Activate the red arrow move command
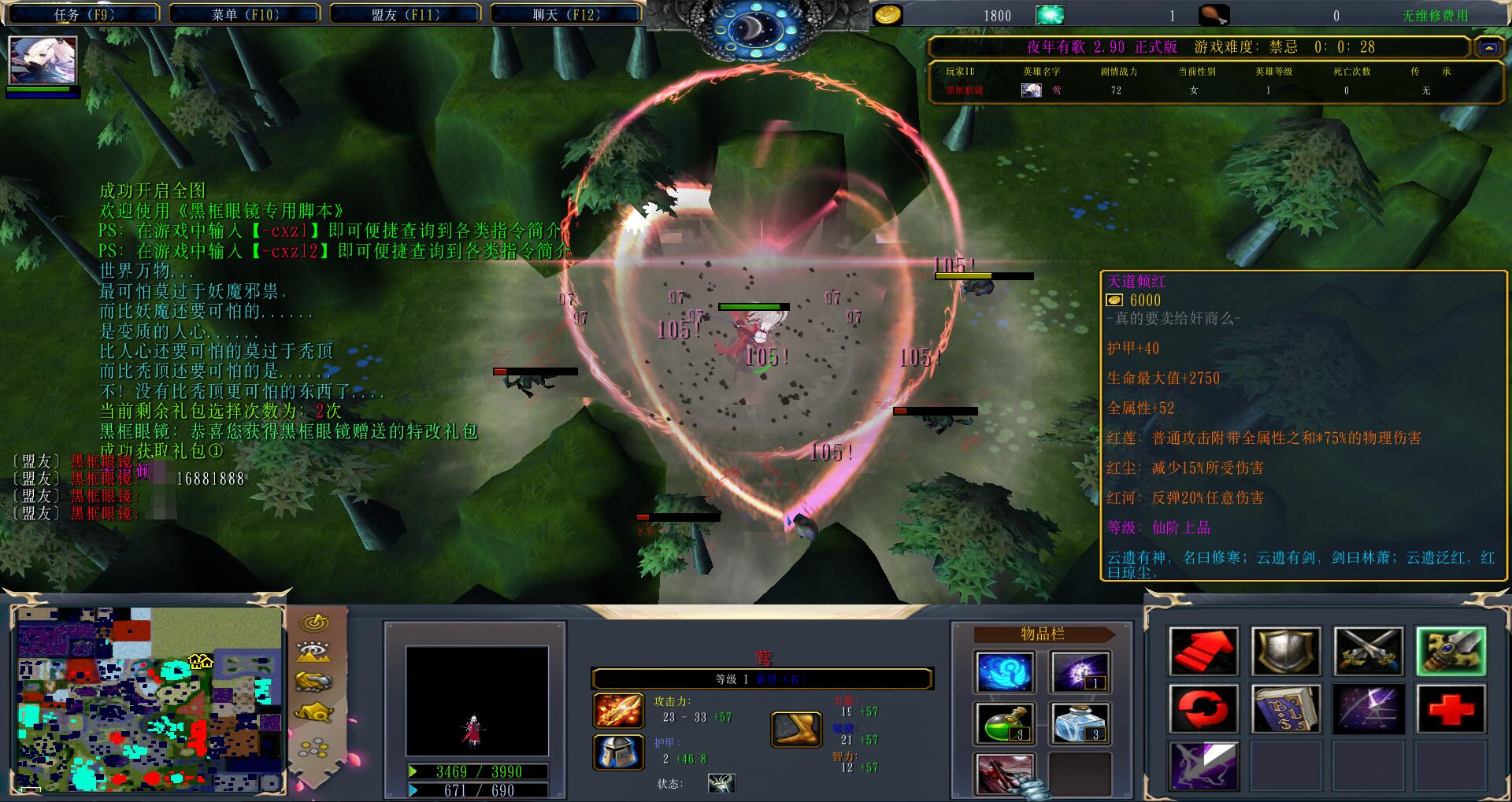The width and height of the screenshot is (1512, 802). pos(1203,652)
